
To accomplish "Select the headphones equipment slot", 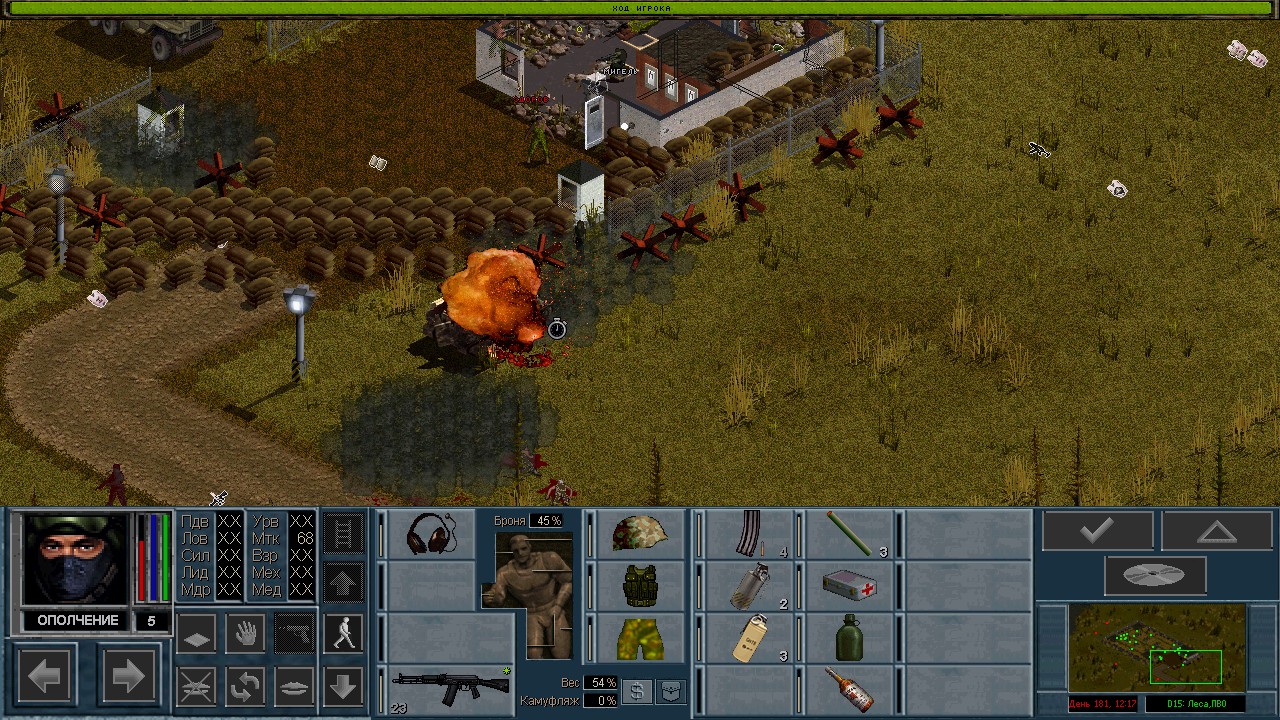I will tap(431, 534).
